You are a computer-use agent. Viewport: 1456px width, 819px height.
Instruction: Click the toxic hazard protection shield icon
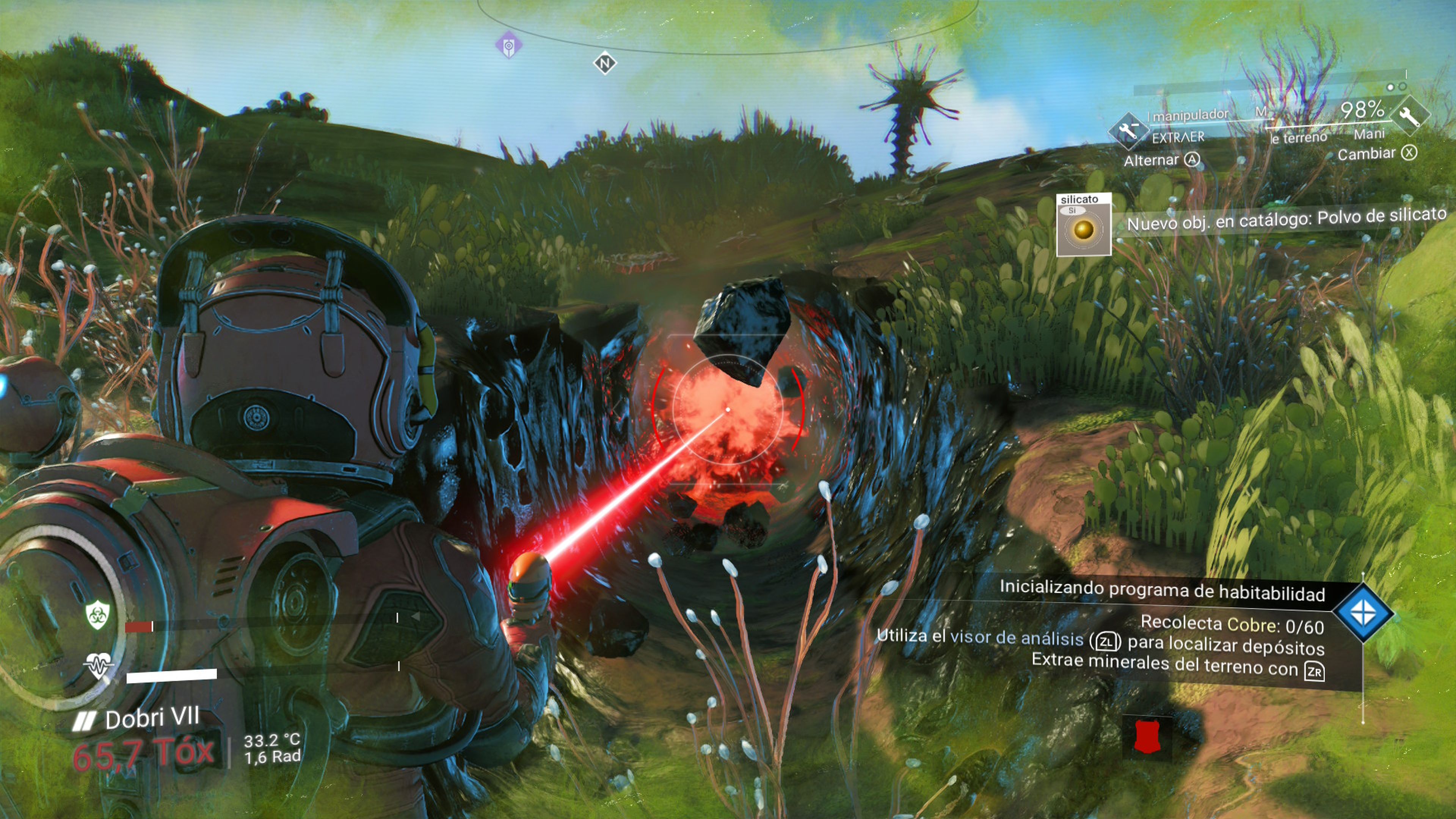tap(97, 615)
